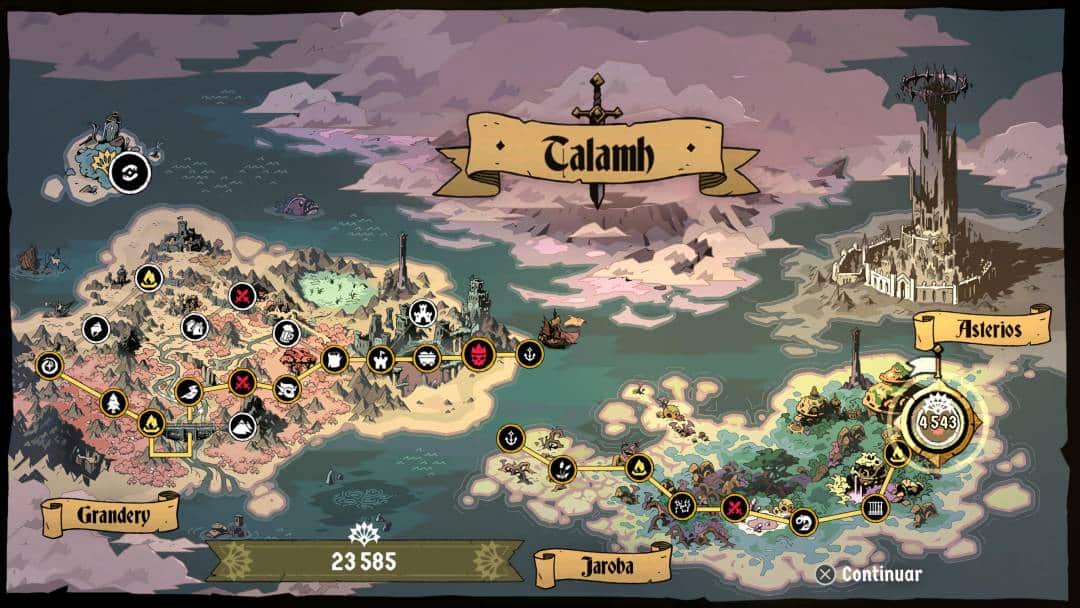Select the reeds marsh node in Jaroba

[x=561, y=467]
